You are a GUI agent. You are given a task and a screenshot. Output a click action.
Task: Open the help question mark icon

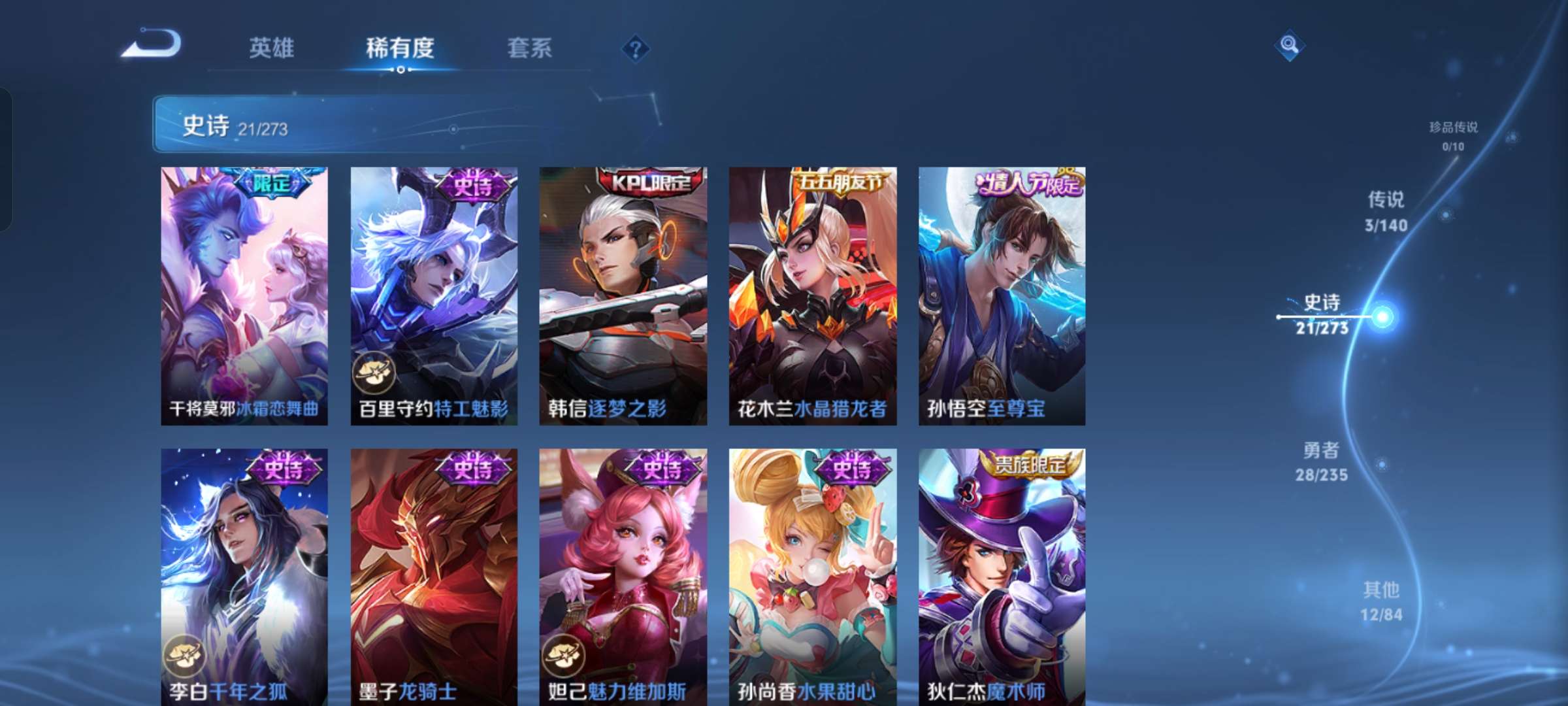pyautogui.click(x=635, y=48)
